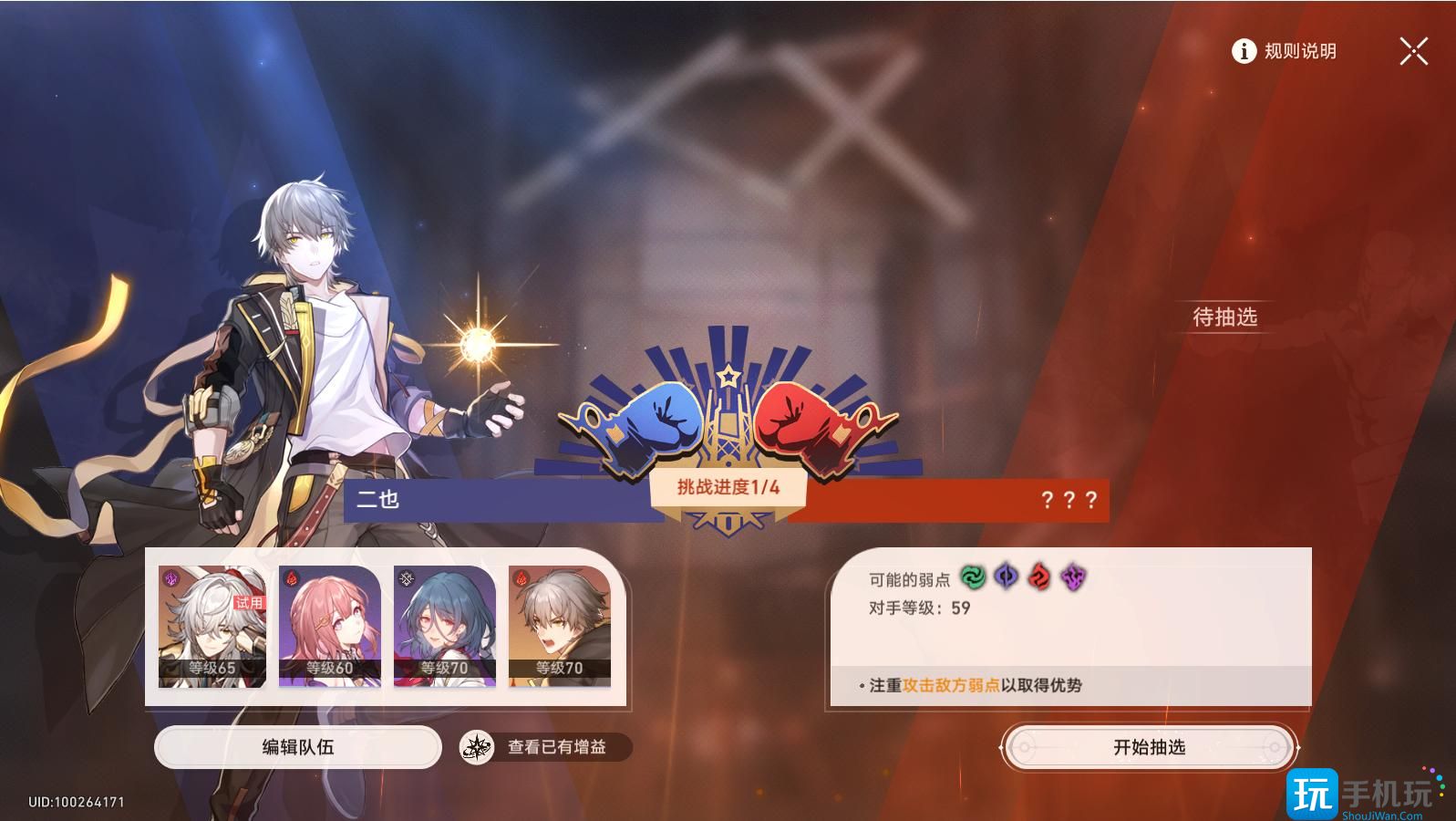The width and height of the screenshot is (1456, 821).
Task: Select the green Wind weakness icon
Action: 974,576
